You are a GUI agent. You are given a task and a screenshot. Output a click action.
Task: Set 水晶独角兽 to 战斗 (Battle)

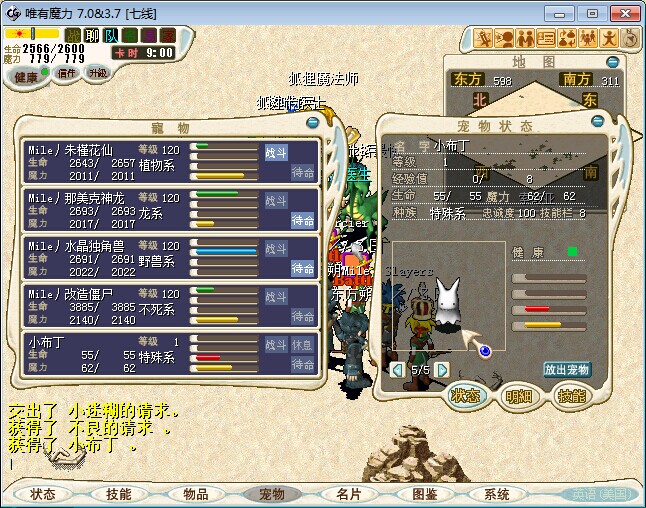(276, 248)
